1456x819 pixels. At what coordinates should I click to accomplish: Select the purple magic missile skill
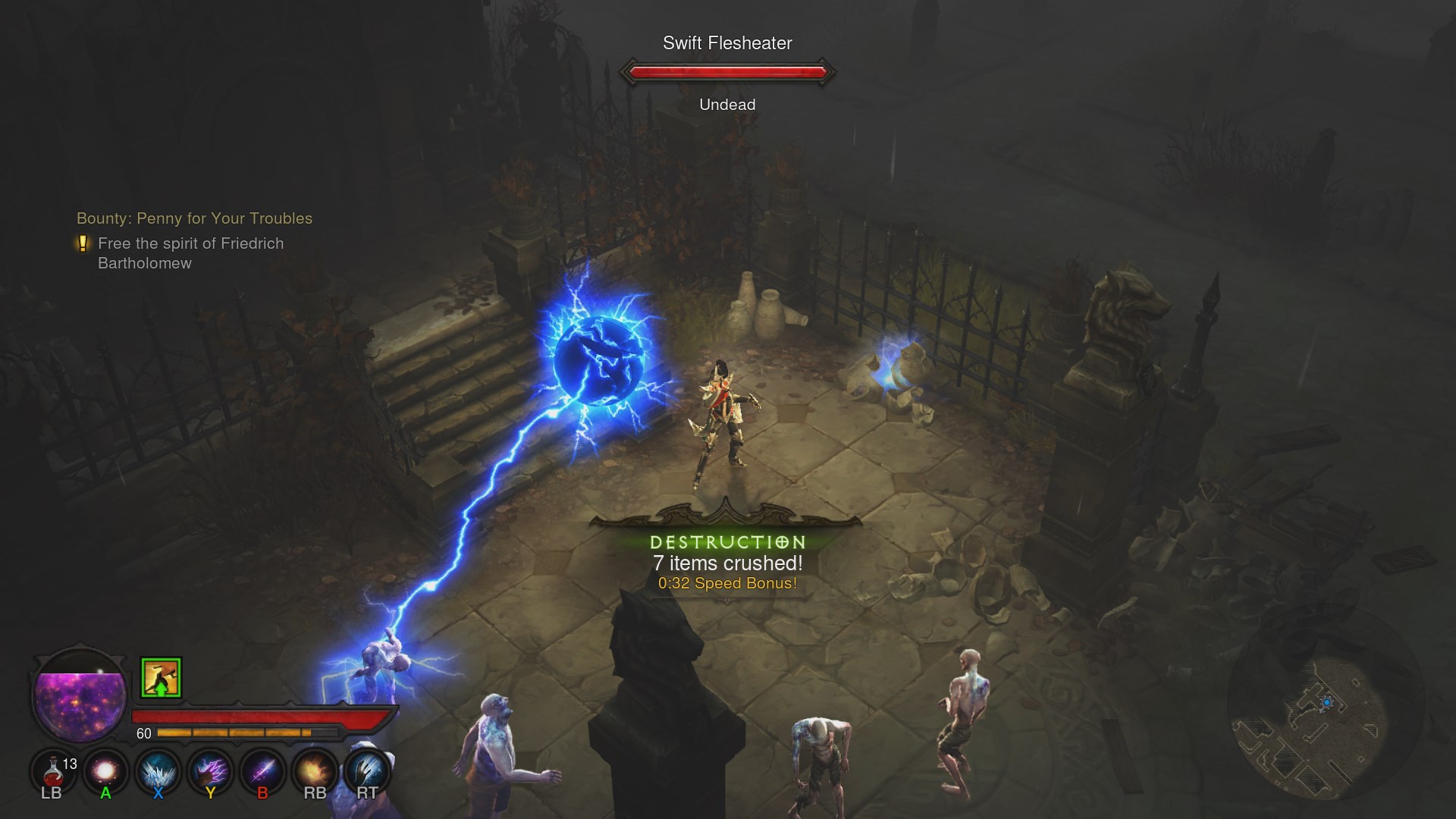(262, 771)
